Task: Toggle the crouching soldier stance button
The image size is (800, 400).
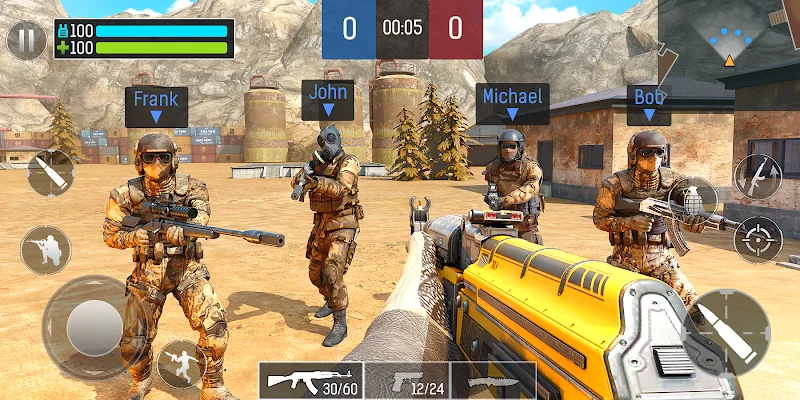Action: [x=46, y=250]
